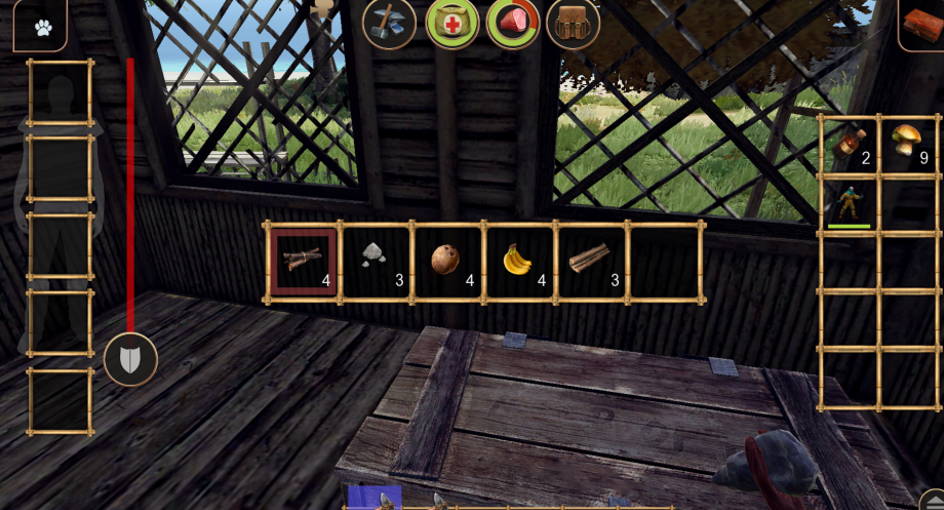The width and height of the screenshot is (944, 510).
Task: Tap the shield armor button
Action: tap(130, 359)
